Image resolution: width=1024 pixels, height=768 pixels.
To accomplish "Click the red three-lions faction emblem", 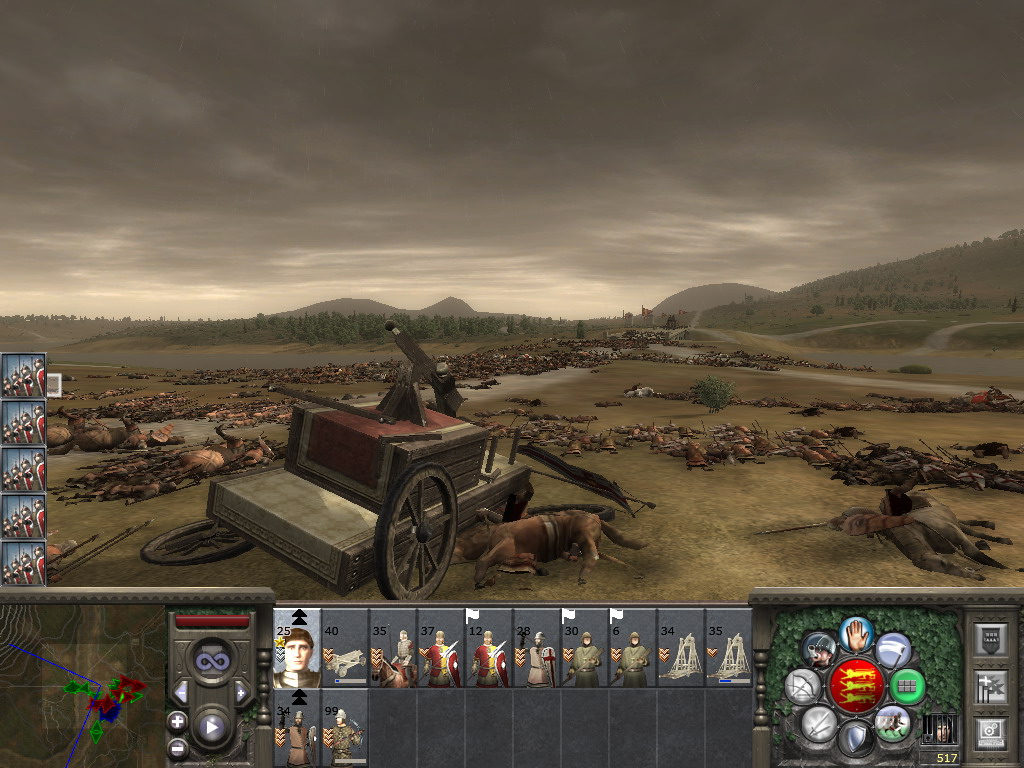I will pos(855,686).
